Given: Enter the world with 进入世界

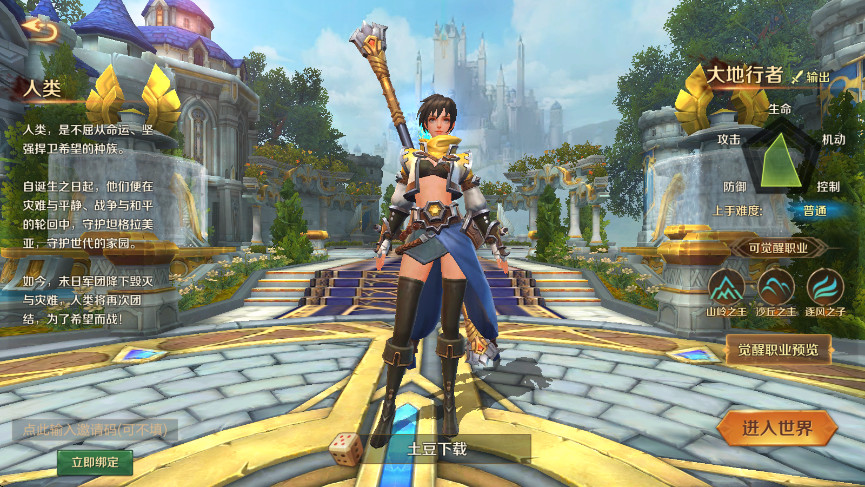Looking at the screenshot, I should [777, 429].
